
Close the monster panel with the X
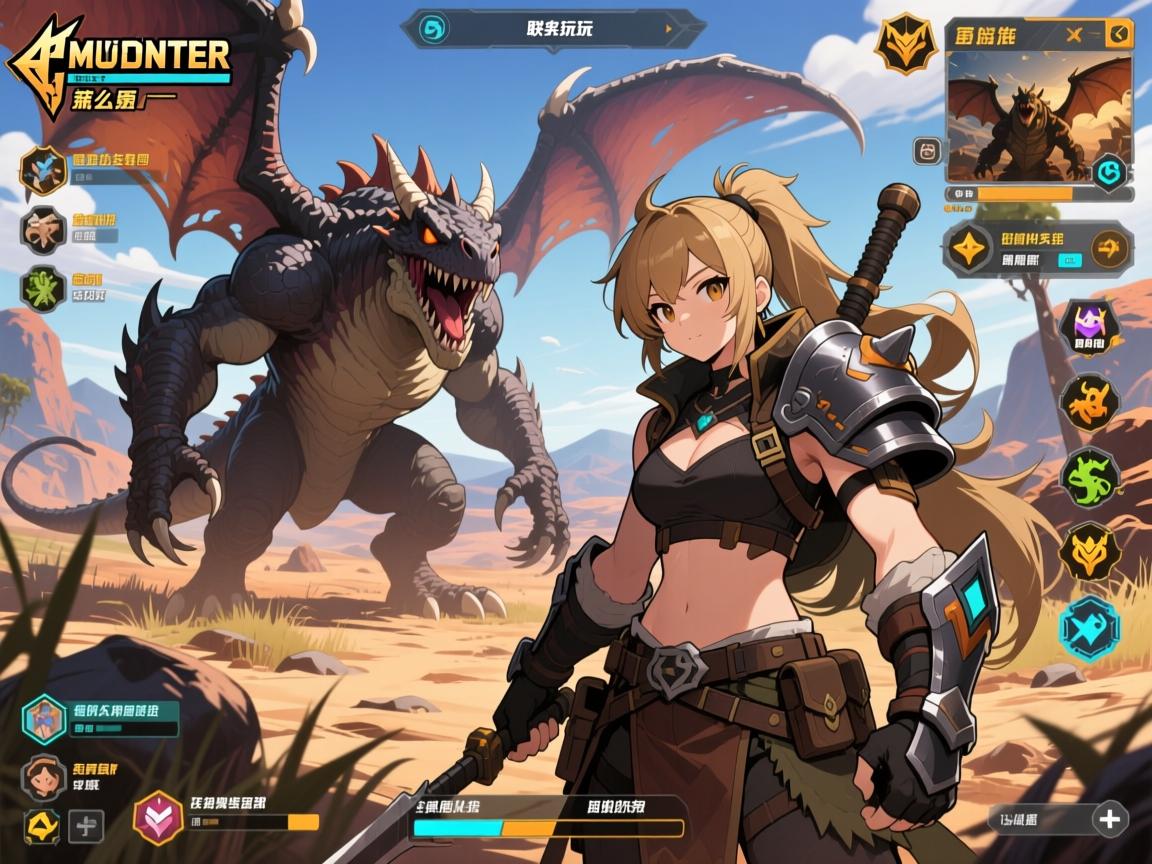pos(1074,36)
